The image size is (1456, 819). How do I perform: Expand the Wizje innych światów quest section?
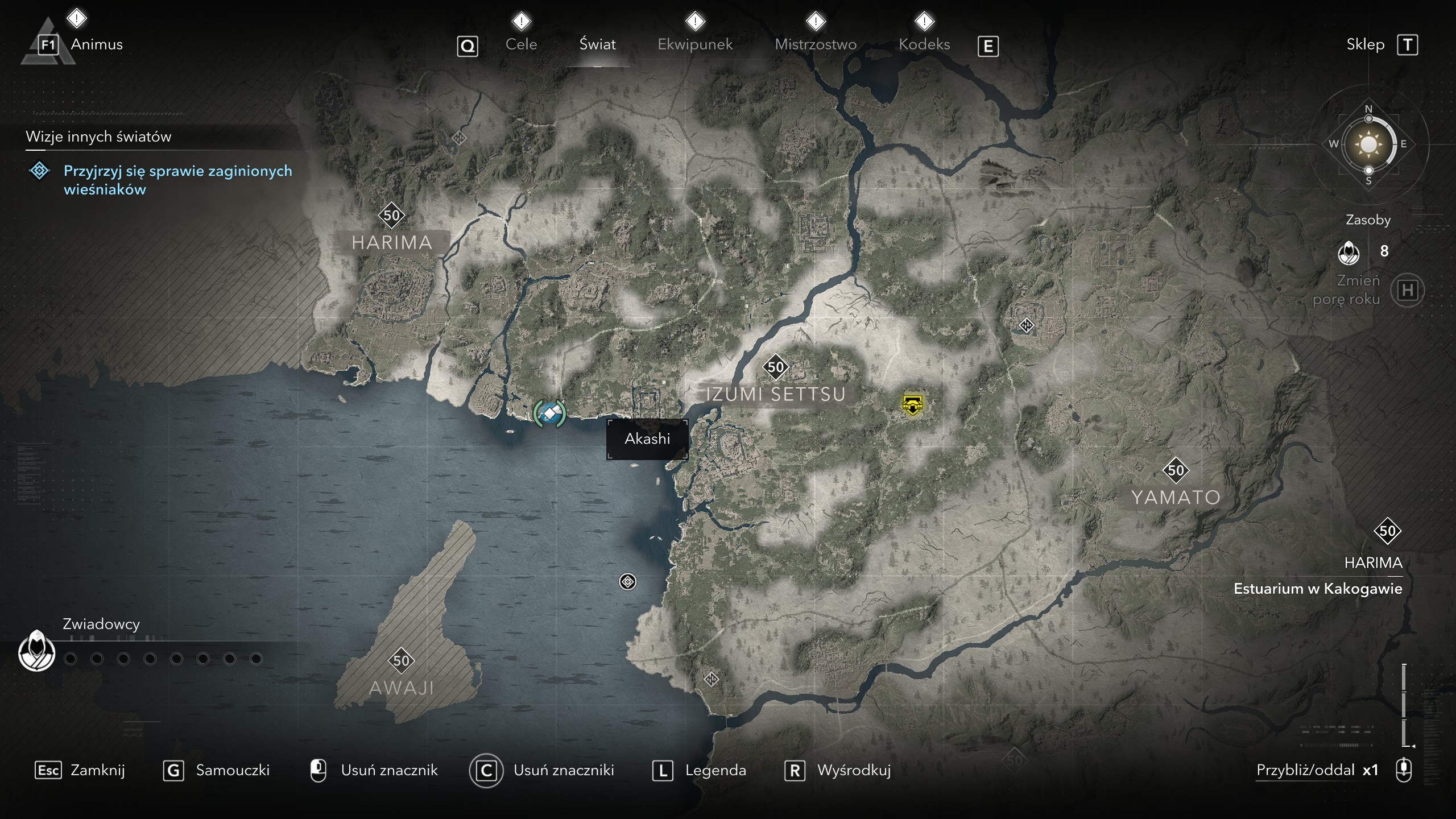click(x=98, y=136)
